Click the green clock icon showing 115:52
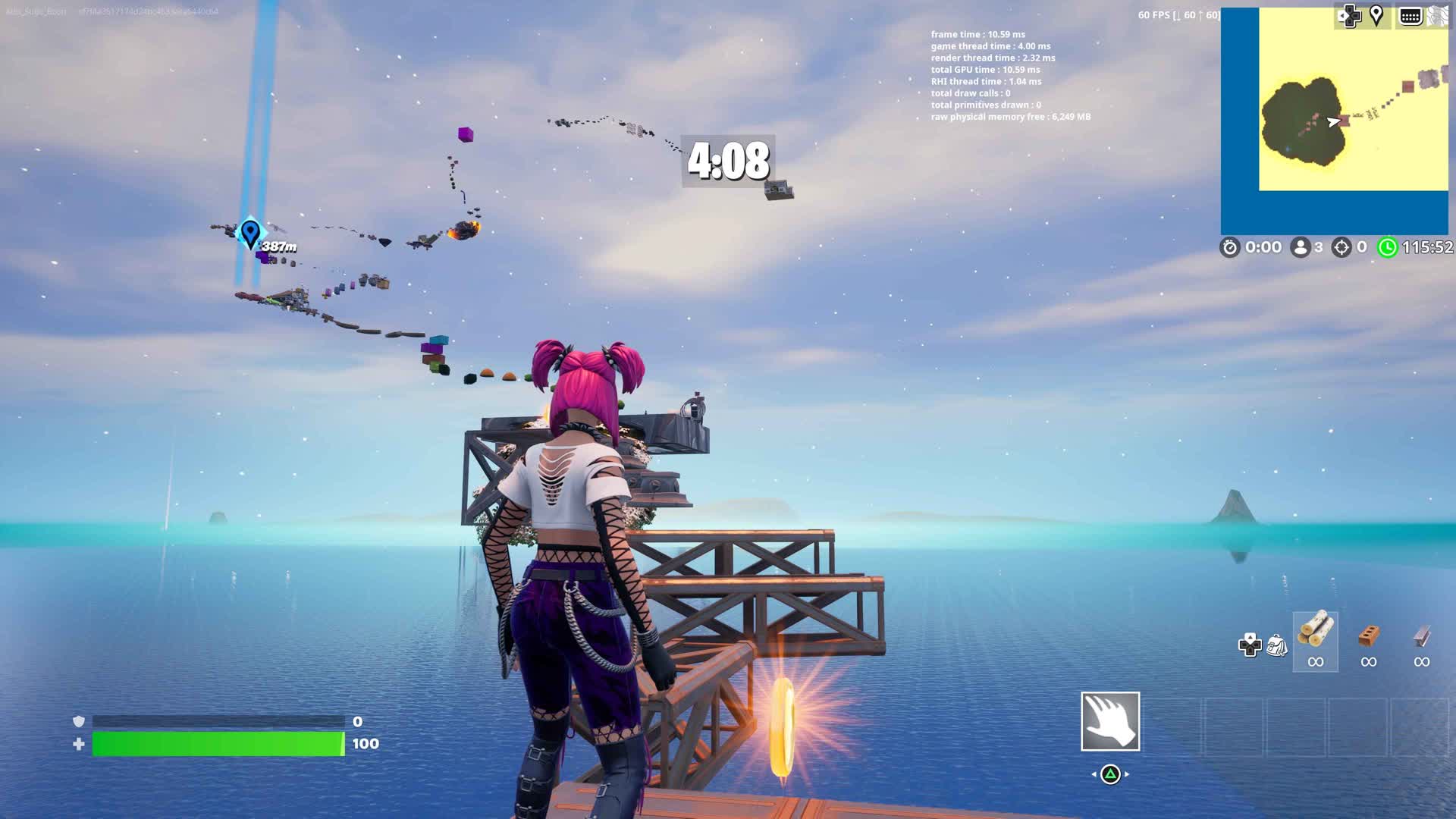 (1388, 246)
